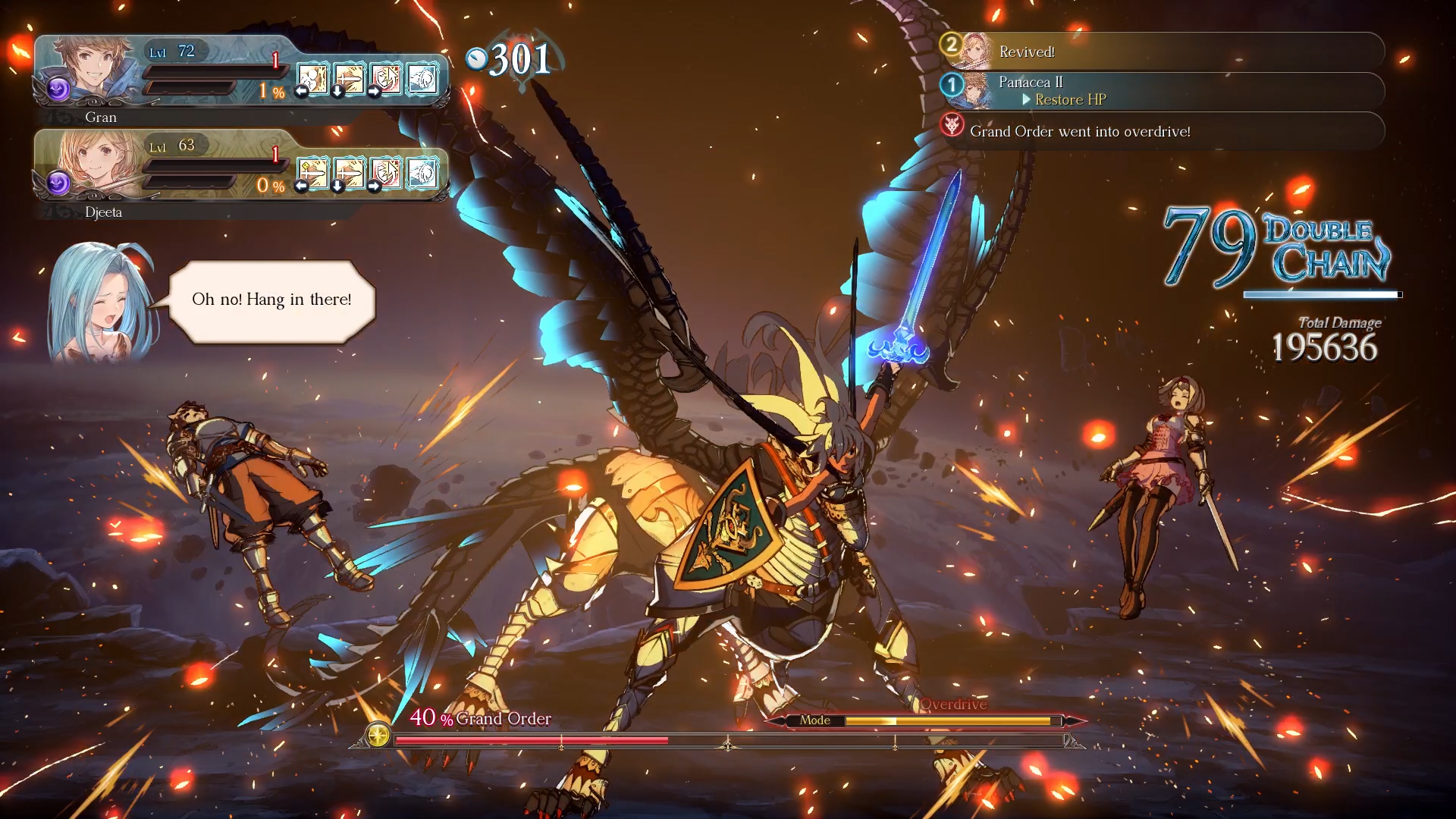Click Gran's purple dark element orb
Viewport: 1456px width, 819px height.
(x=58, y=89)
